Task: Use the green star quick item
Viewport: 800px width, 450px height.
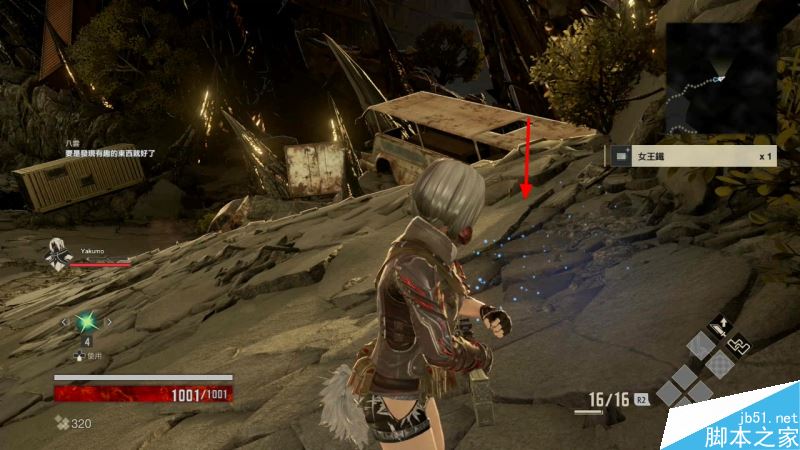Action: tap(87, 322)
